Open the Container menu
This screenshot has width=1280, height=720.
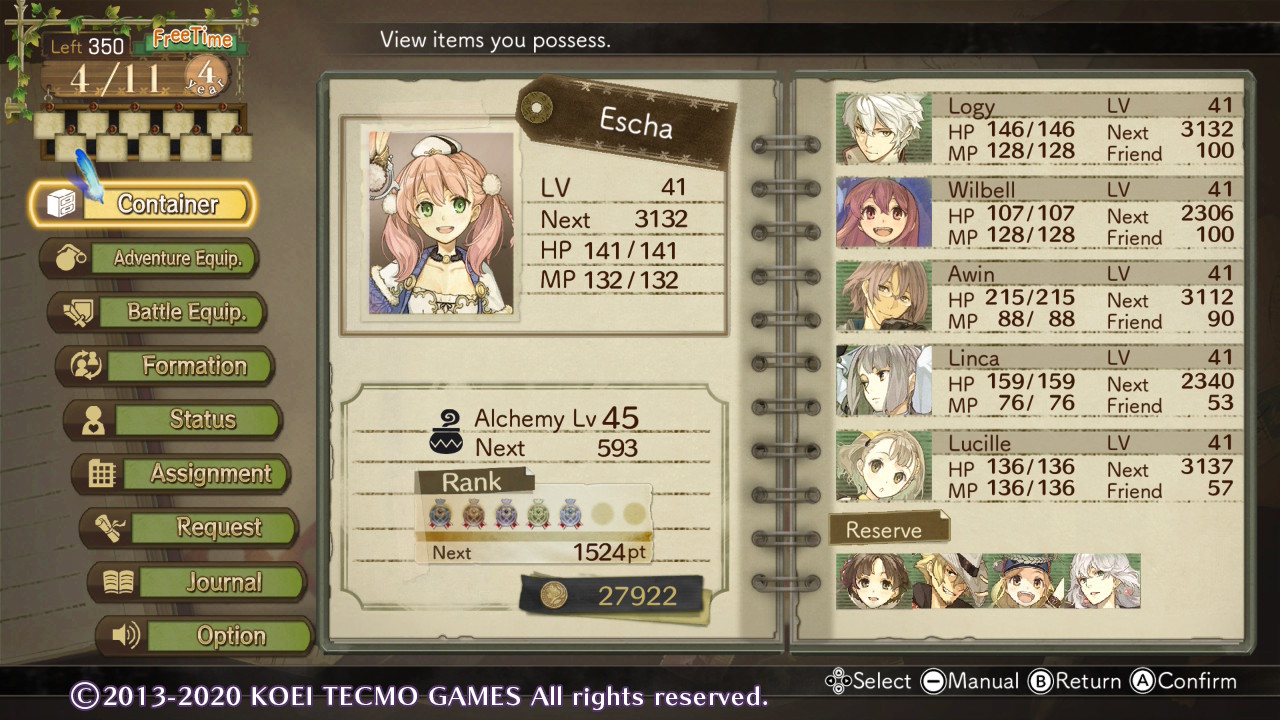pyautogui.click(x=143, y=204)
